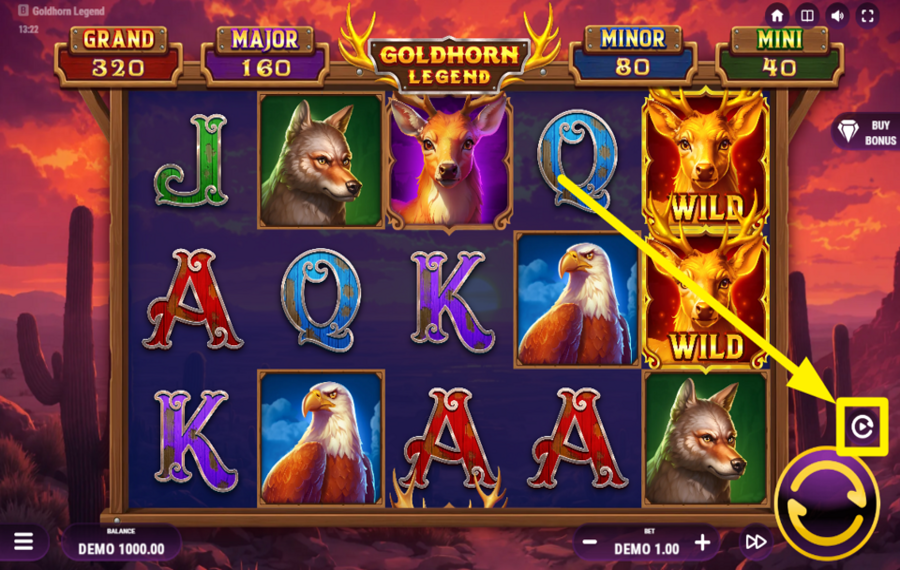Viewport: 900px width, 570px height.
Task: Open the hamburger menu
Action: click(23, 542)
